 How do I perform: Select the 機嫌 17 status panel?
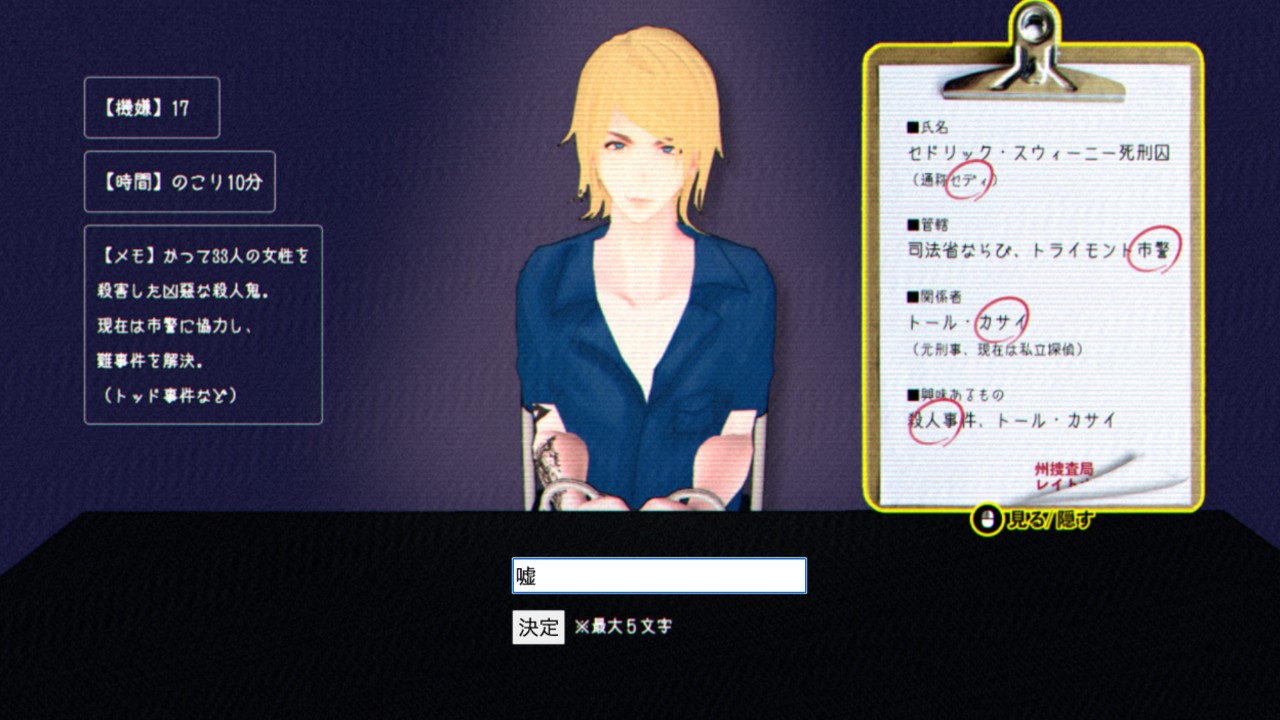click(x=152, y=107)
